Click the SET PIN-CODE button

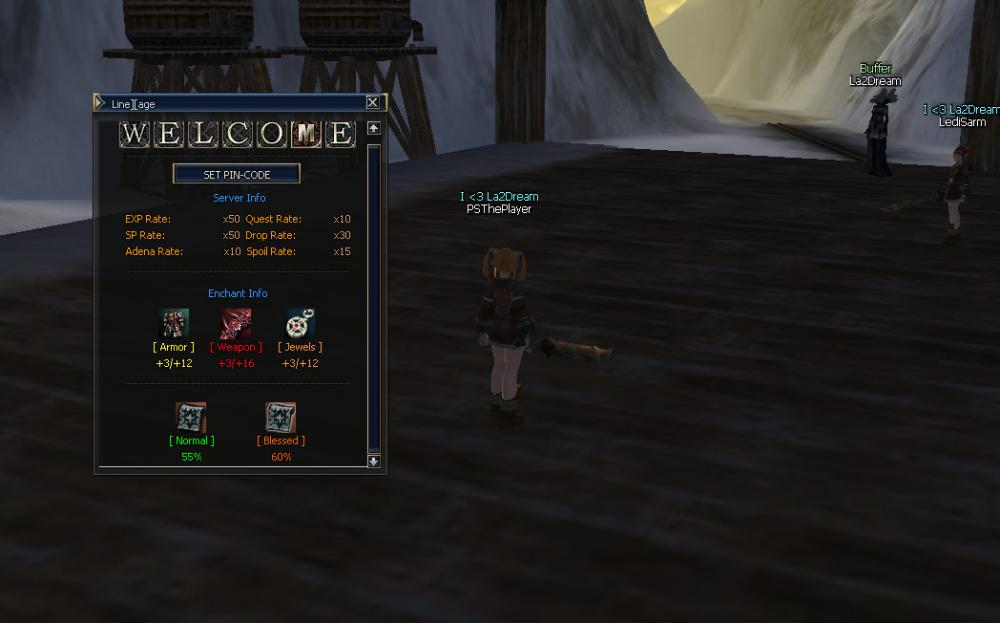click(237, 174)
